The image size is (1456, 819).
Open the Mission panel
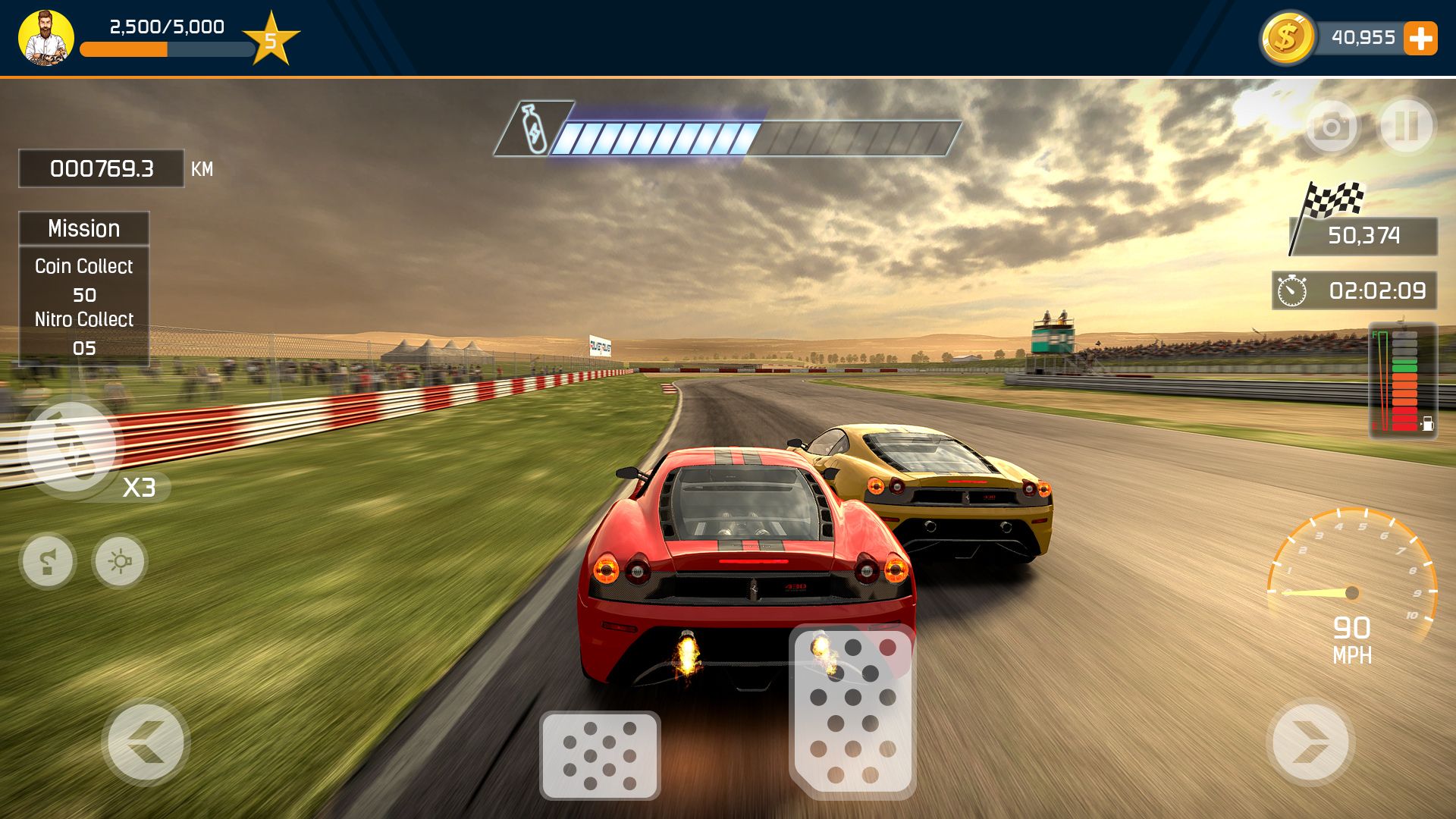click(x=84, y=228)
